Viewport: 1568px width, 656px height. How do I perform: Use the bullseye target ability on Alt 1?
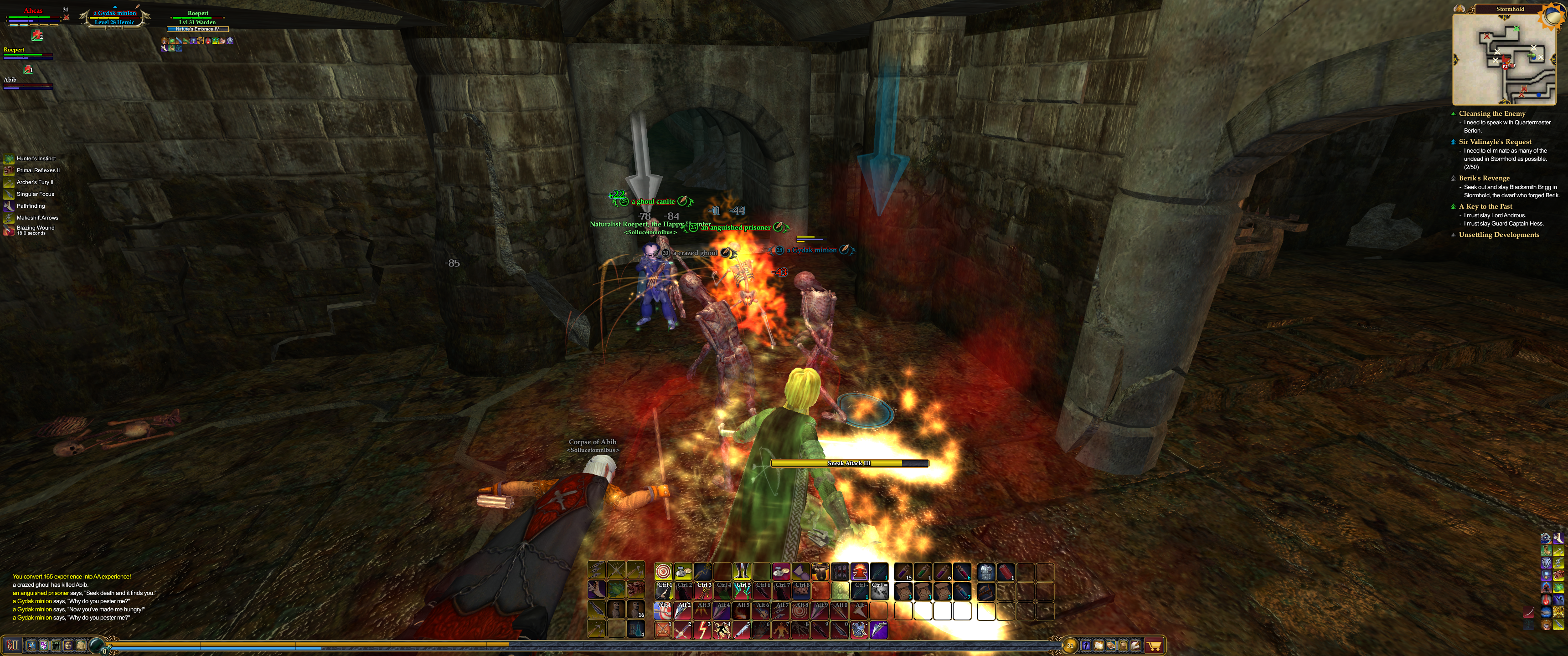(x=664, y=610)
